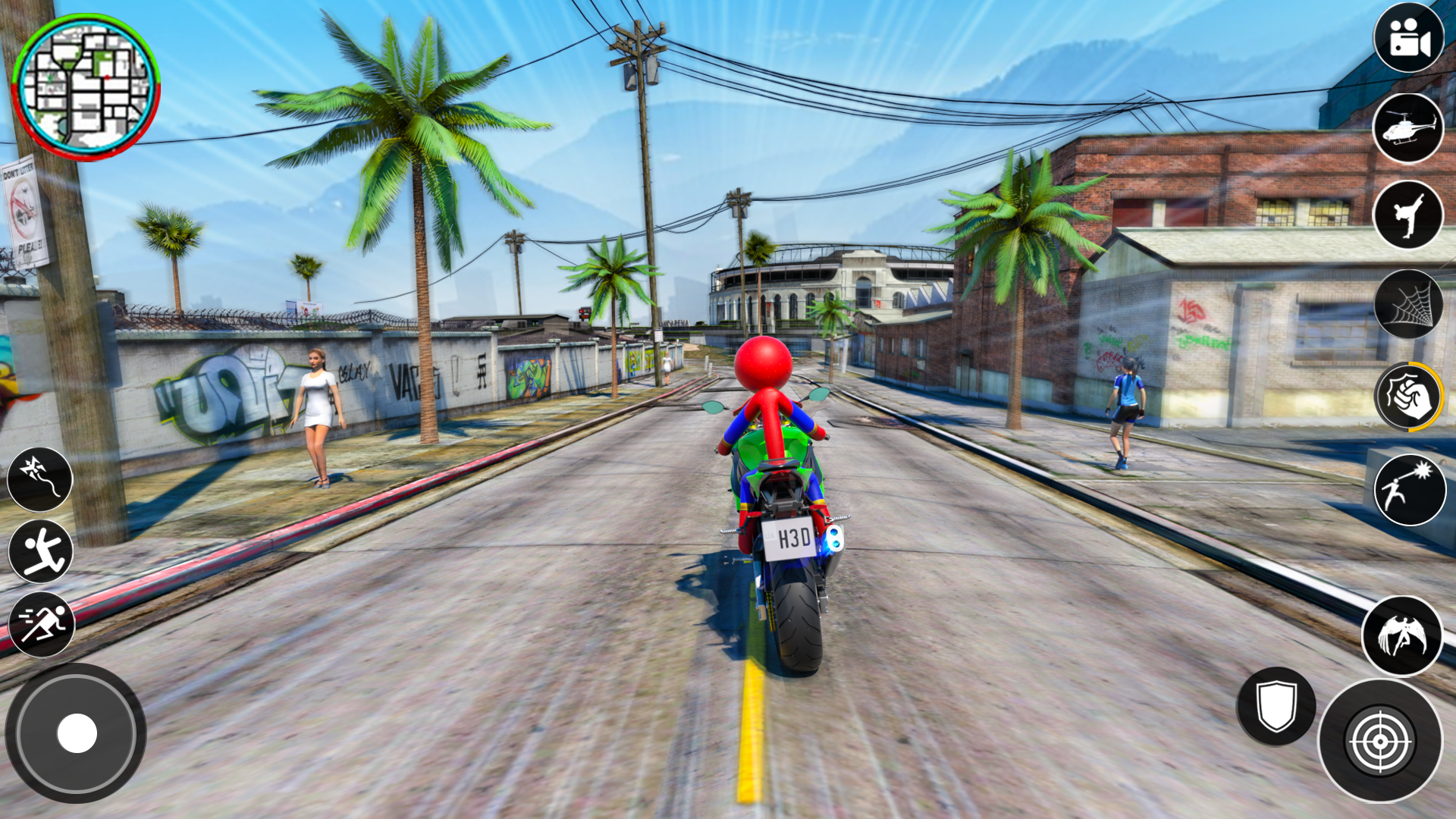Switch the camera view

(1409, 38)
